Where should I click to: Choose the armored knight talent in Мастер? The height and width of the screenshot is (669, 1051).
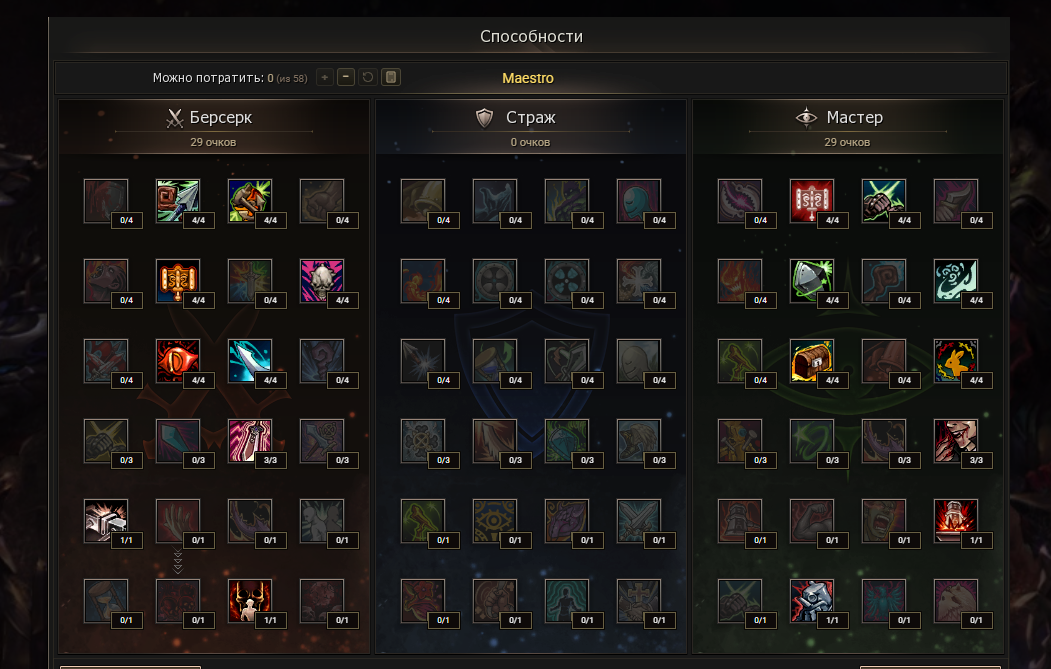pos(812,601)
